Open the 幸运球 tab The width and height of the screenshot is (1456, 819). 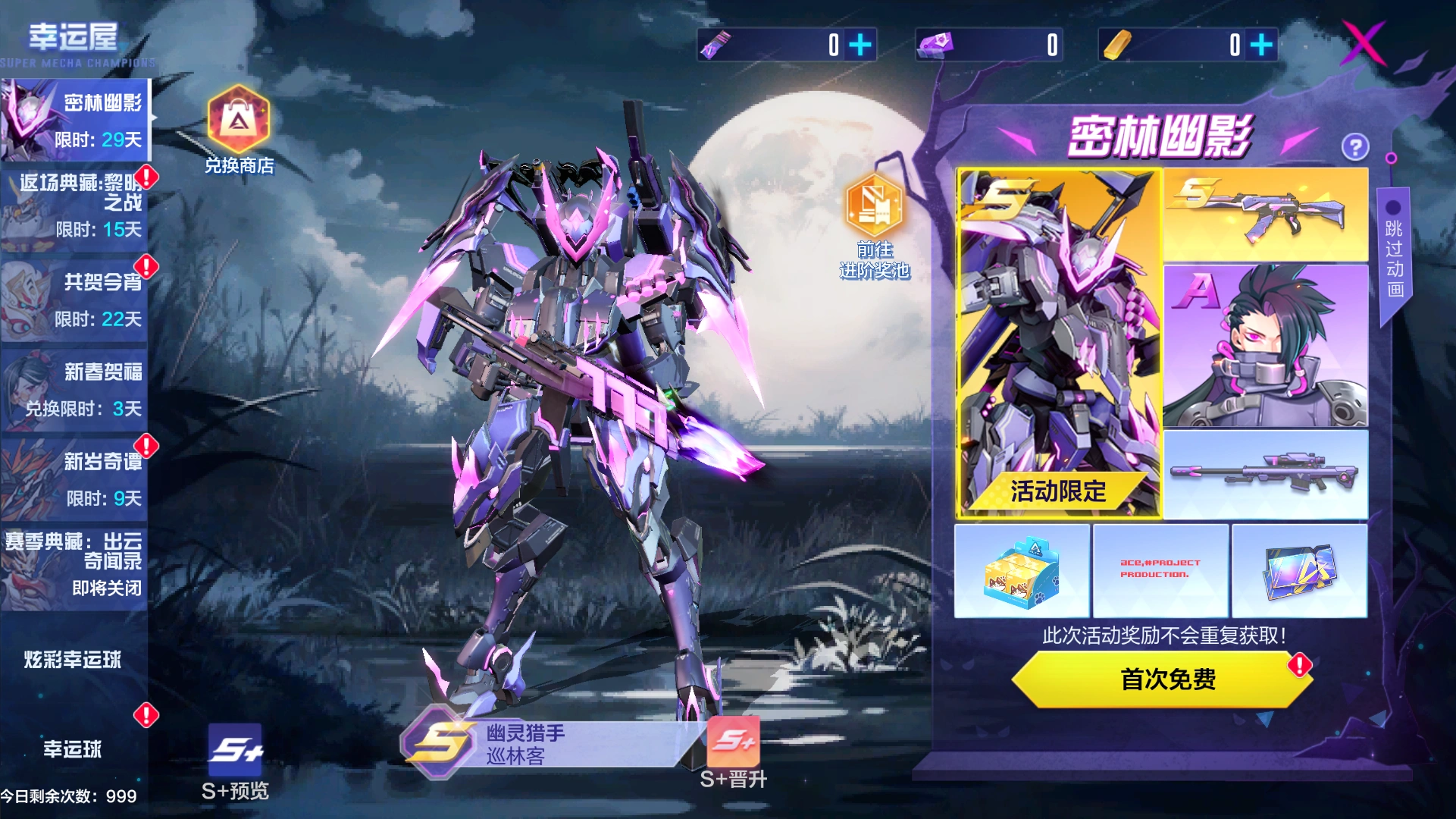[x=73, y=748]
